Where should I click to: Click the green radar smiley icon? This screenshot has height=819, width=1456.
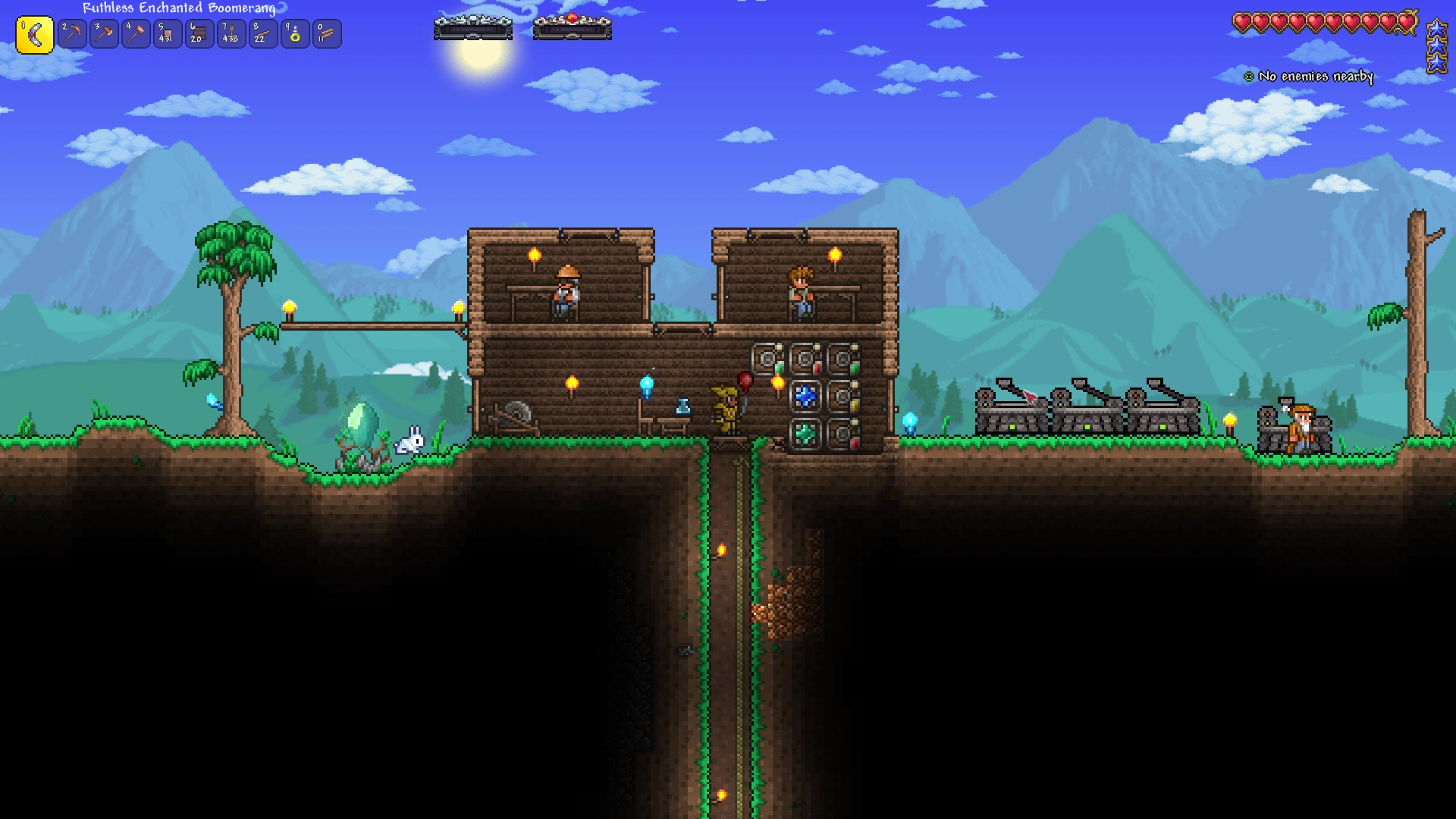click(1248, 76)
